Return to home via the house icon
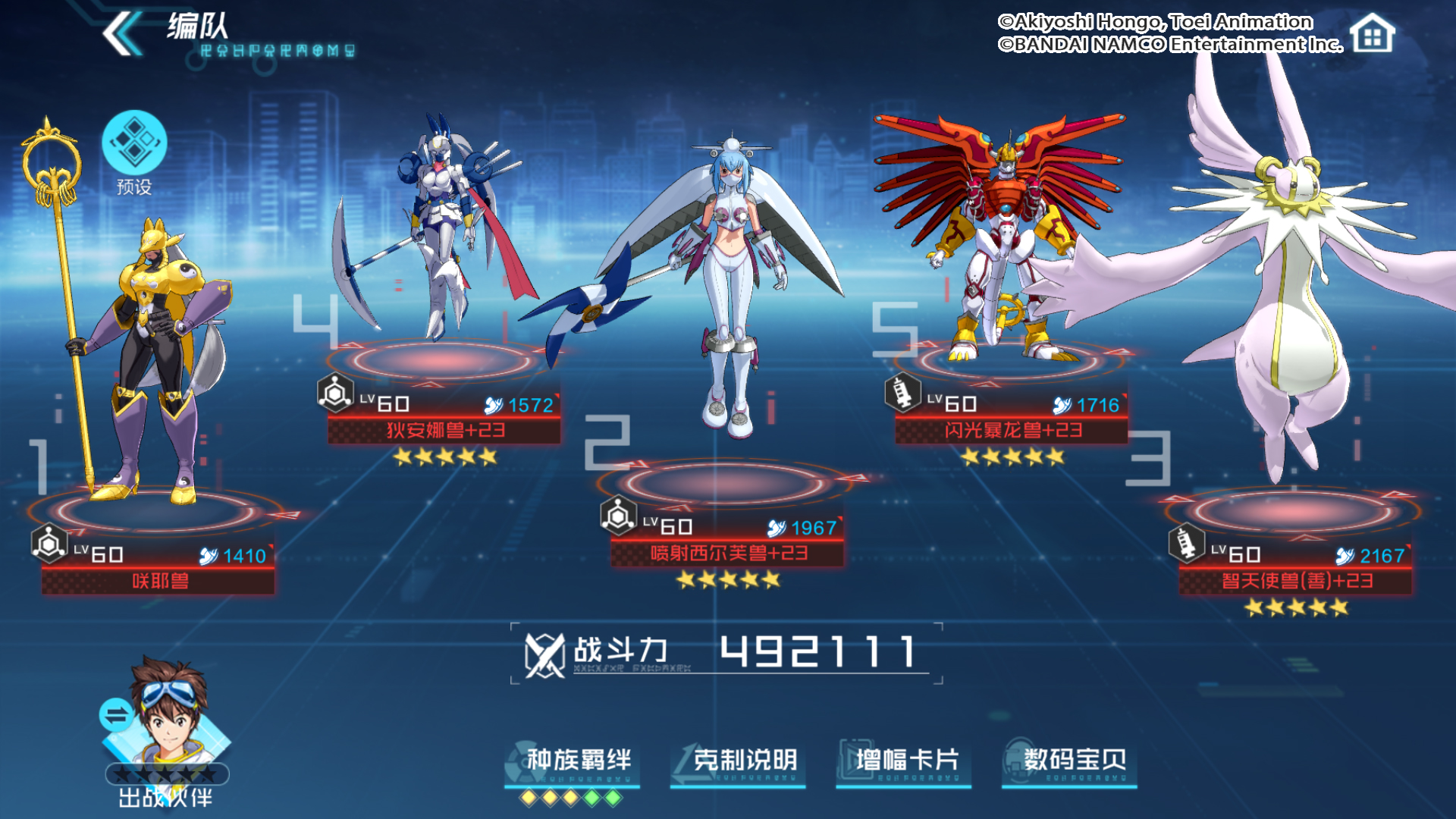The width and height of the screenshot is (1456, 819). point(1373,34)
